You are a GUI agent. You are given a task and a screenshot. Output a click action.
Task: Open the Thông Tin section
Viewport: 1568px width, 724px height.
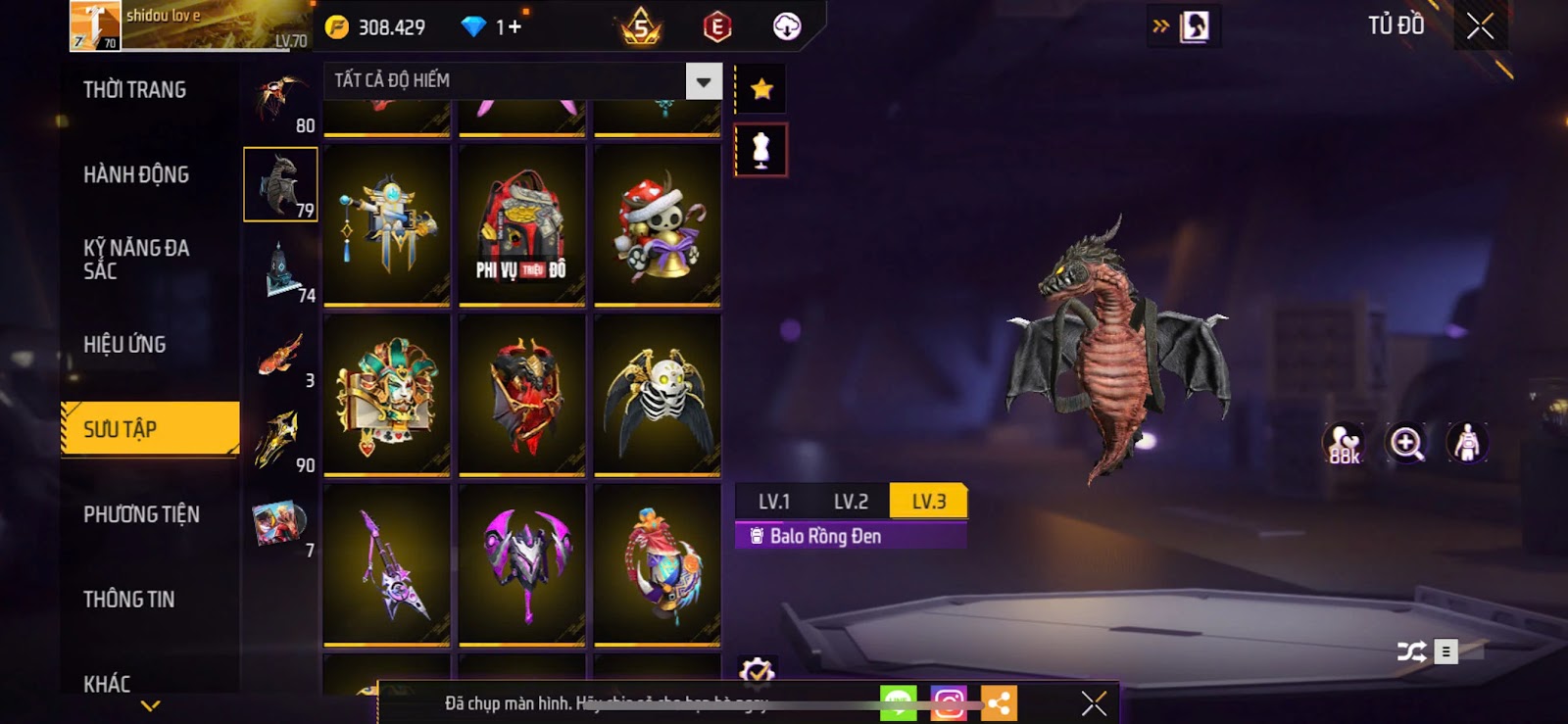[x=128, y=599]
